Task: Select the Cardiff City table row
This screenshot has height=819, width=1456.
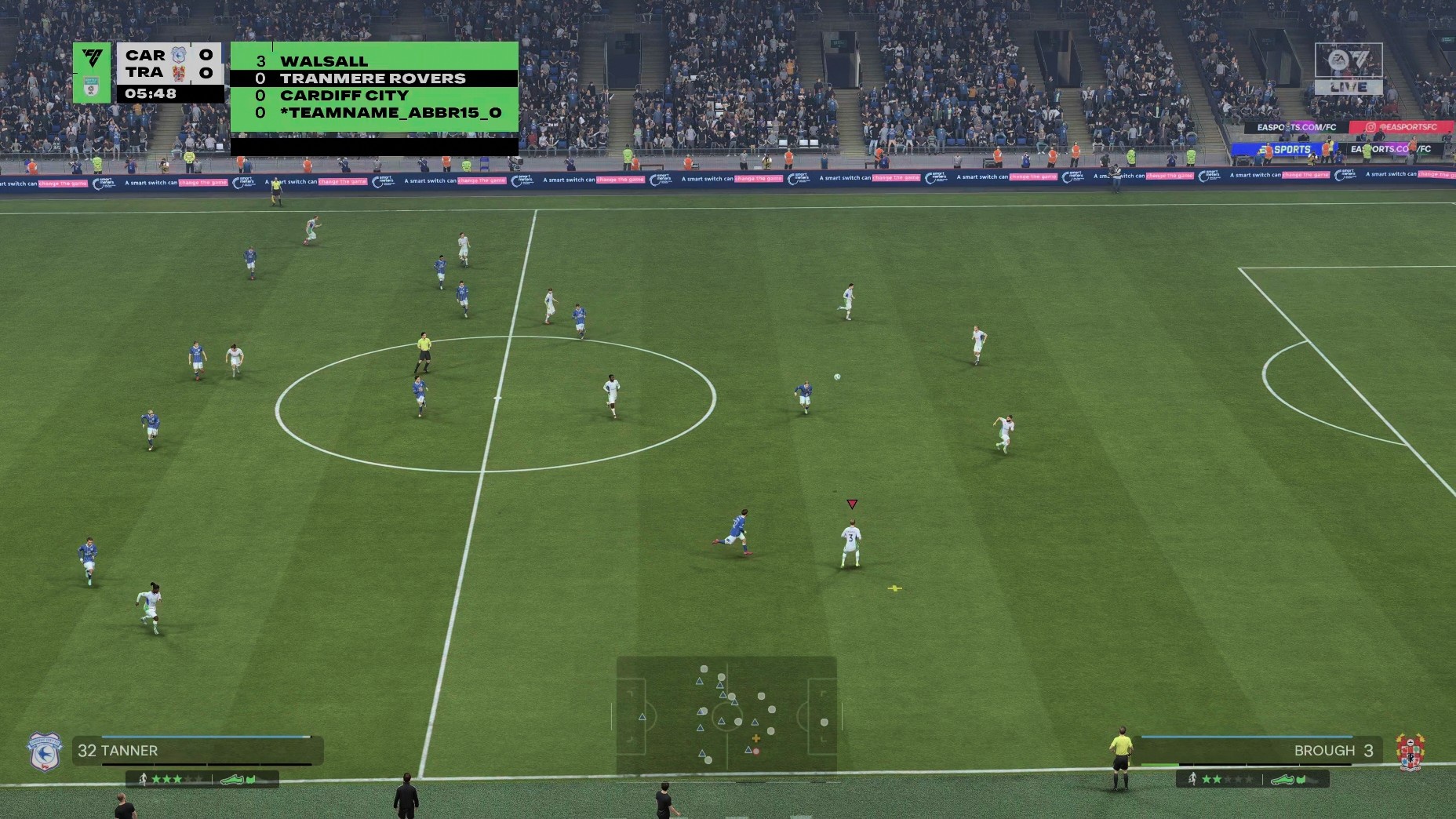Action: (x=374, y=96)
